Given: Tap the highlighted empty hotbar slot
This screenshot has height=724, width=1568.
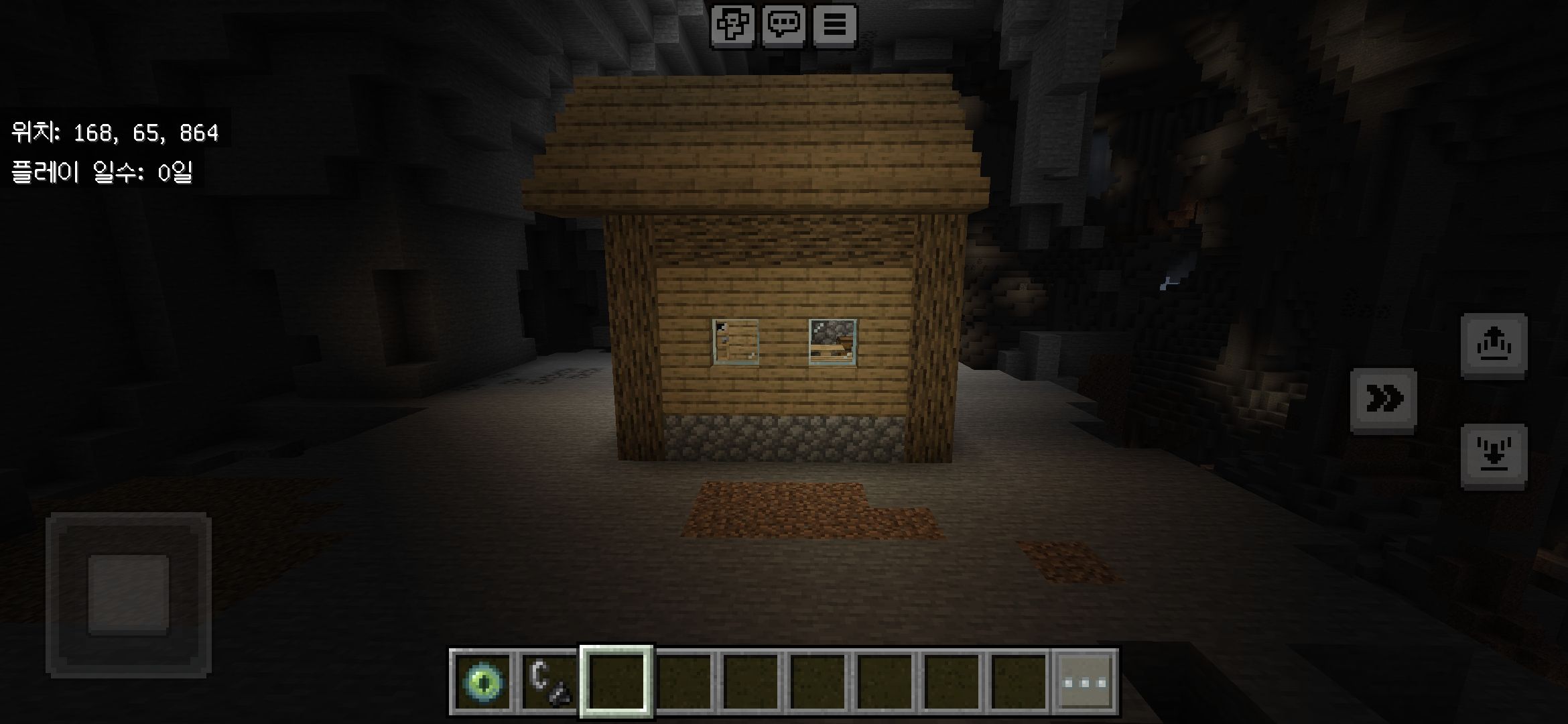Looking at the screenshot, I should click(616, 682).
